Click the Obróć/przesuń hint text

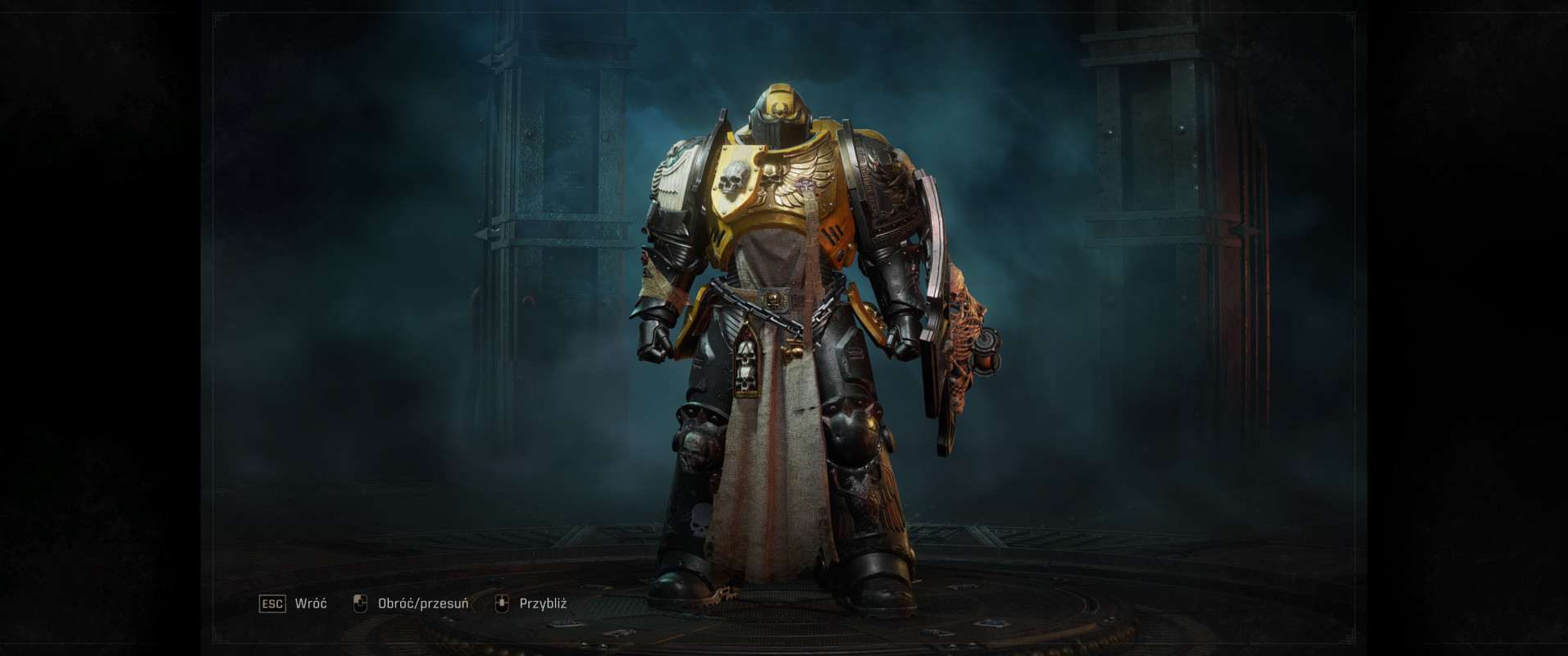click(424, 604)
